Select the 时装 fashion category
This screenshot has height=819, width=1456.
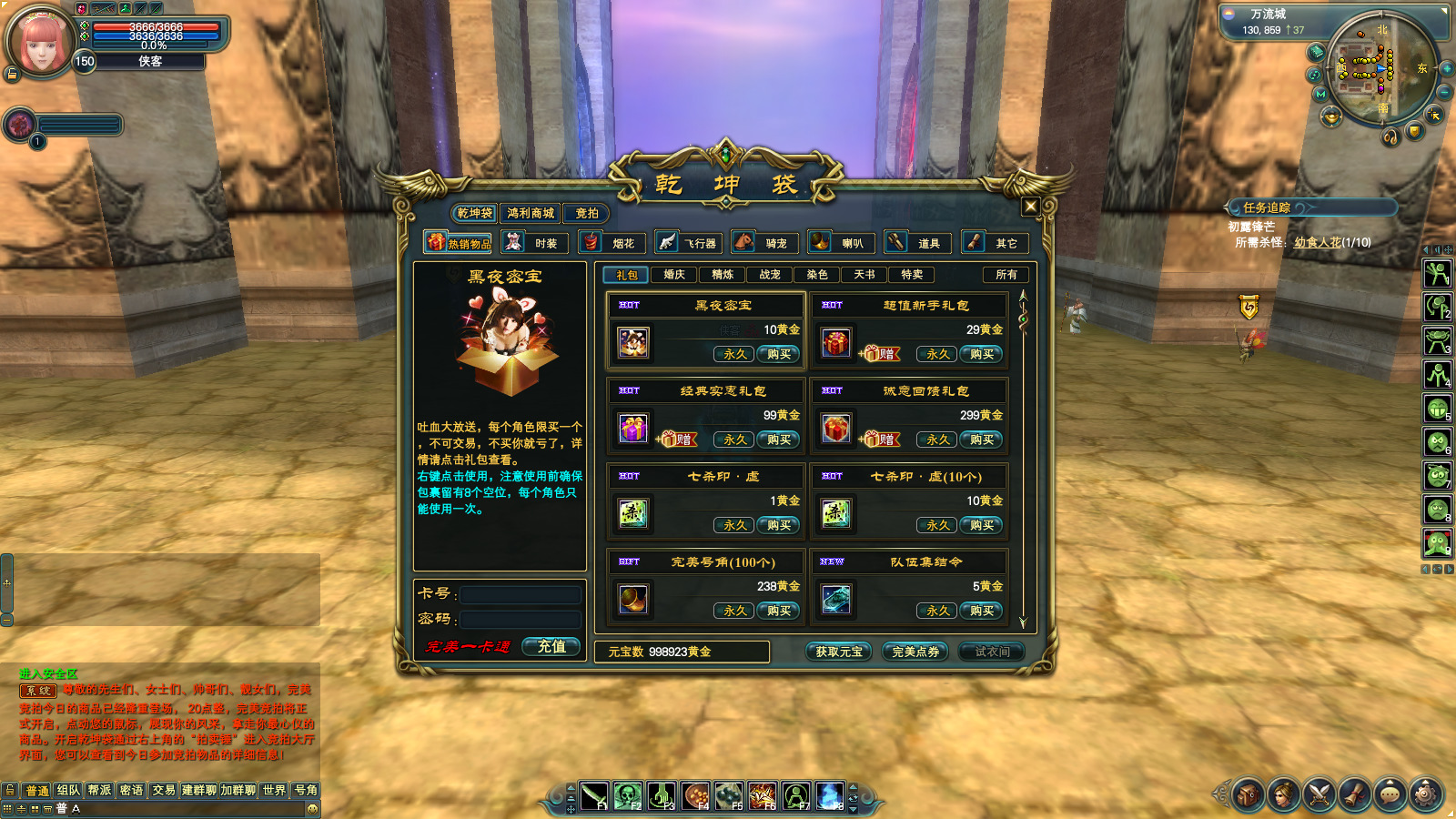coord(535,243)
